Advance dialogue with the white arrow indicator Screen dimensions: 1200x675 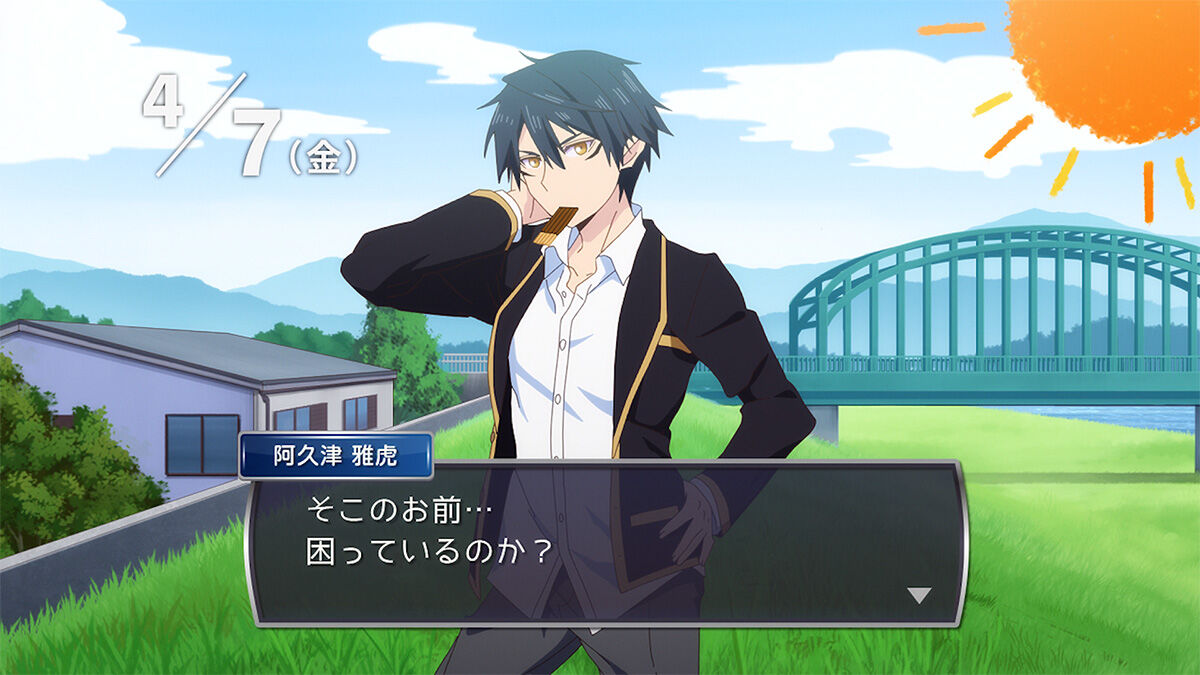coord(918,595)
